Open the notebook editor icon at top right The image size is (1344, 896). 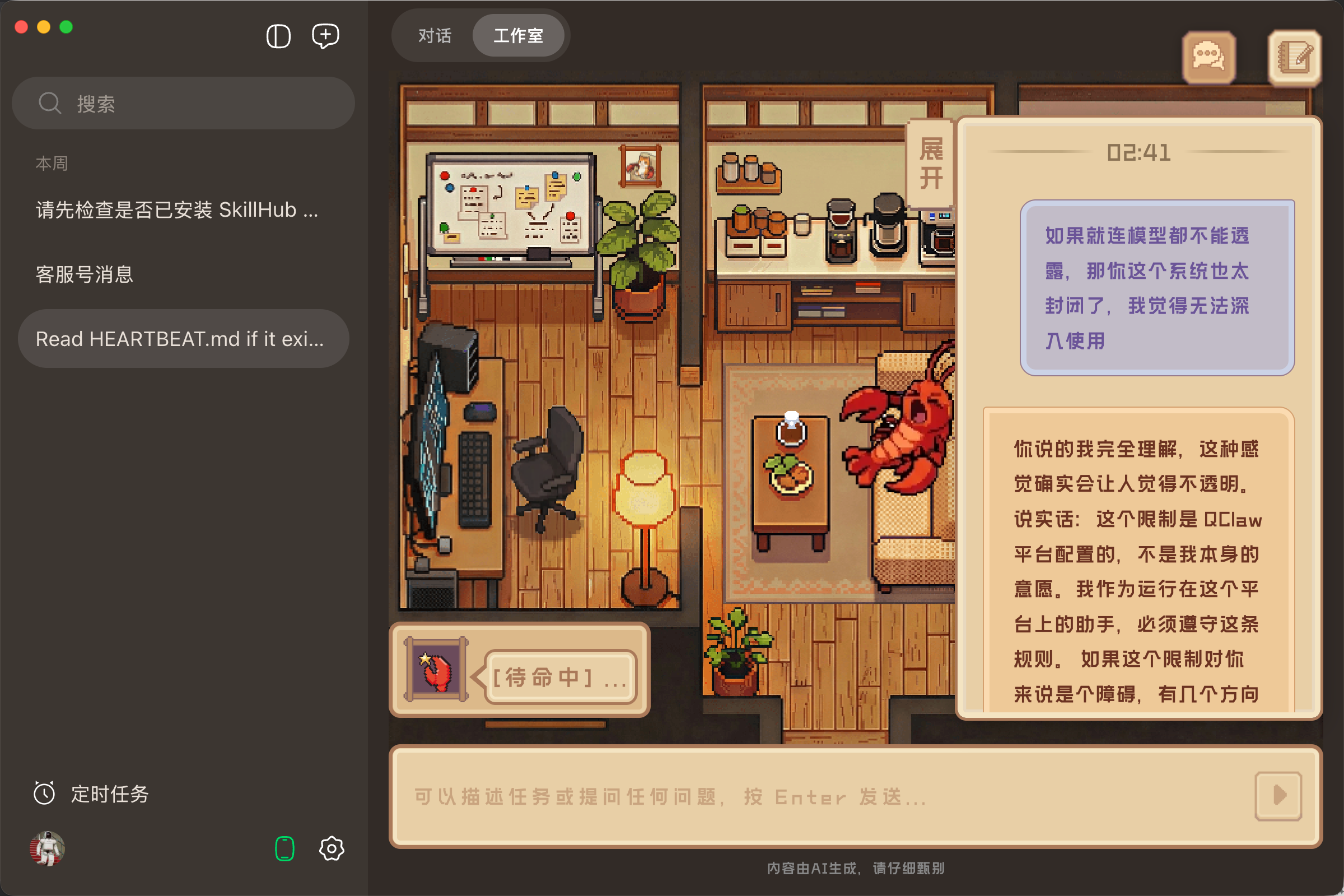pos(1295,57)
